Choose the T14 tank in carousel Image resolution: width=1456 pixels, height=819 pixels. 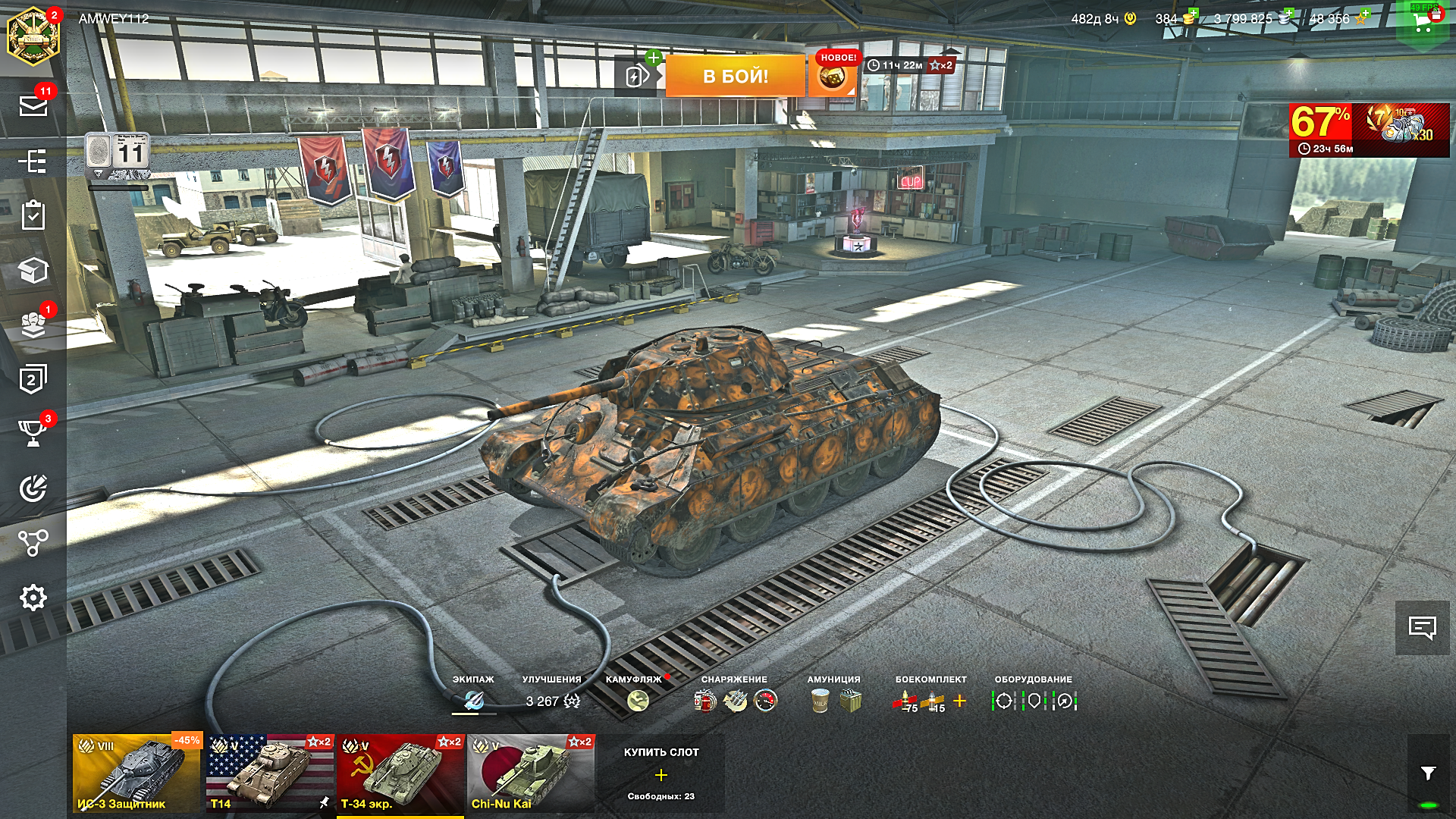point(270,773)
